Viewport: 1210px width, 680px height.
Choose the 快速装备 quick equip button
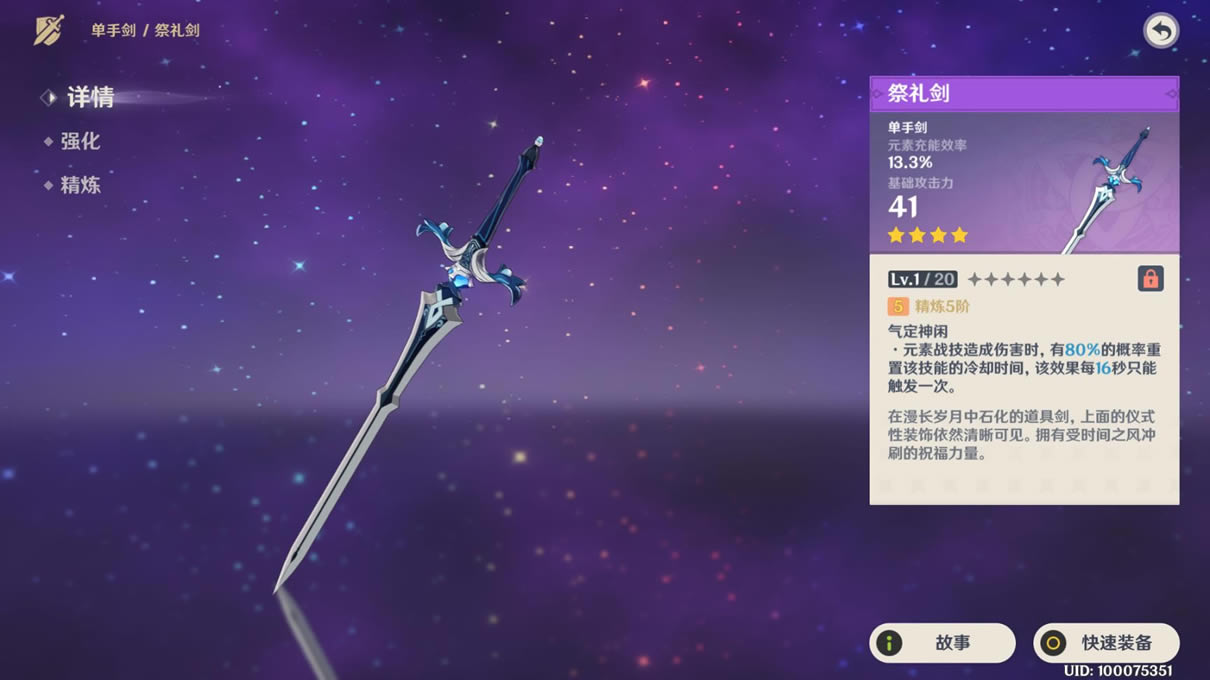[1106, 643]
